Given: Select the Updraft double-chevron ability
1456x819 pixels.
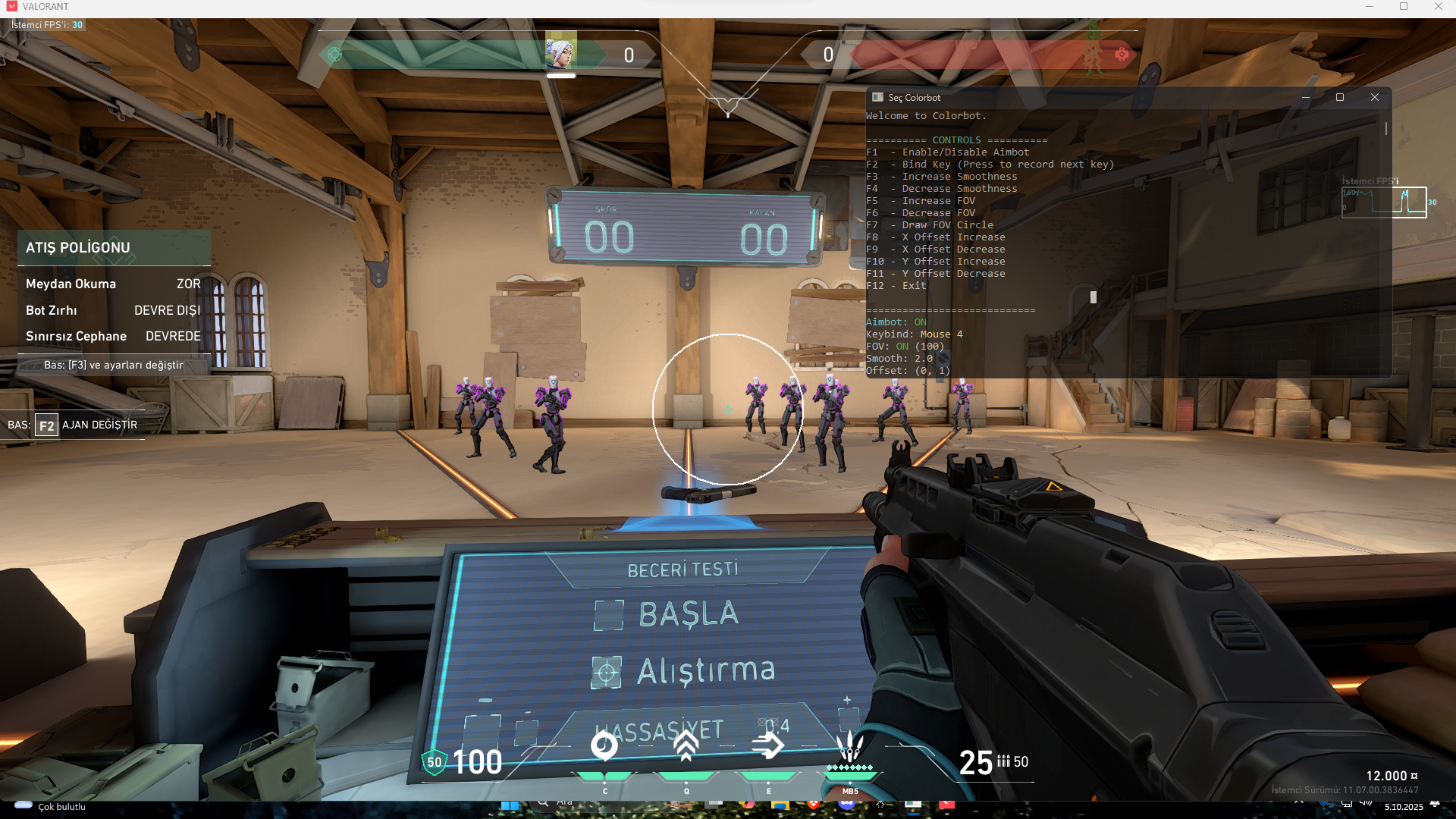Looking at the screenshot, I should point(686,747).
